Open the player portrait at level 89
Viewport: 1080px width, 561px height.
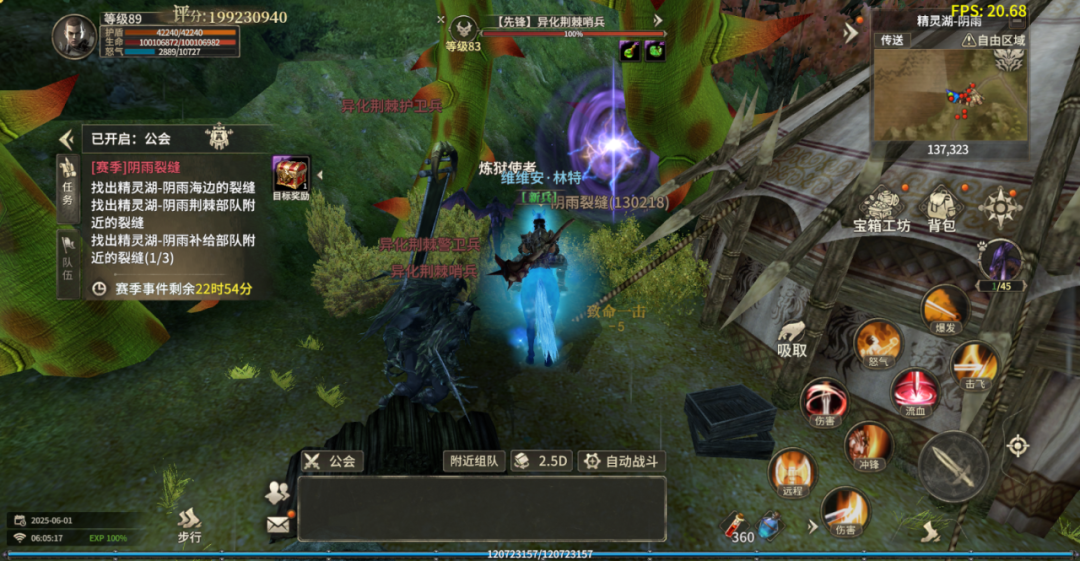[75, 36]
